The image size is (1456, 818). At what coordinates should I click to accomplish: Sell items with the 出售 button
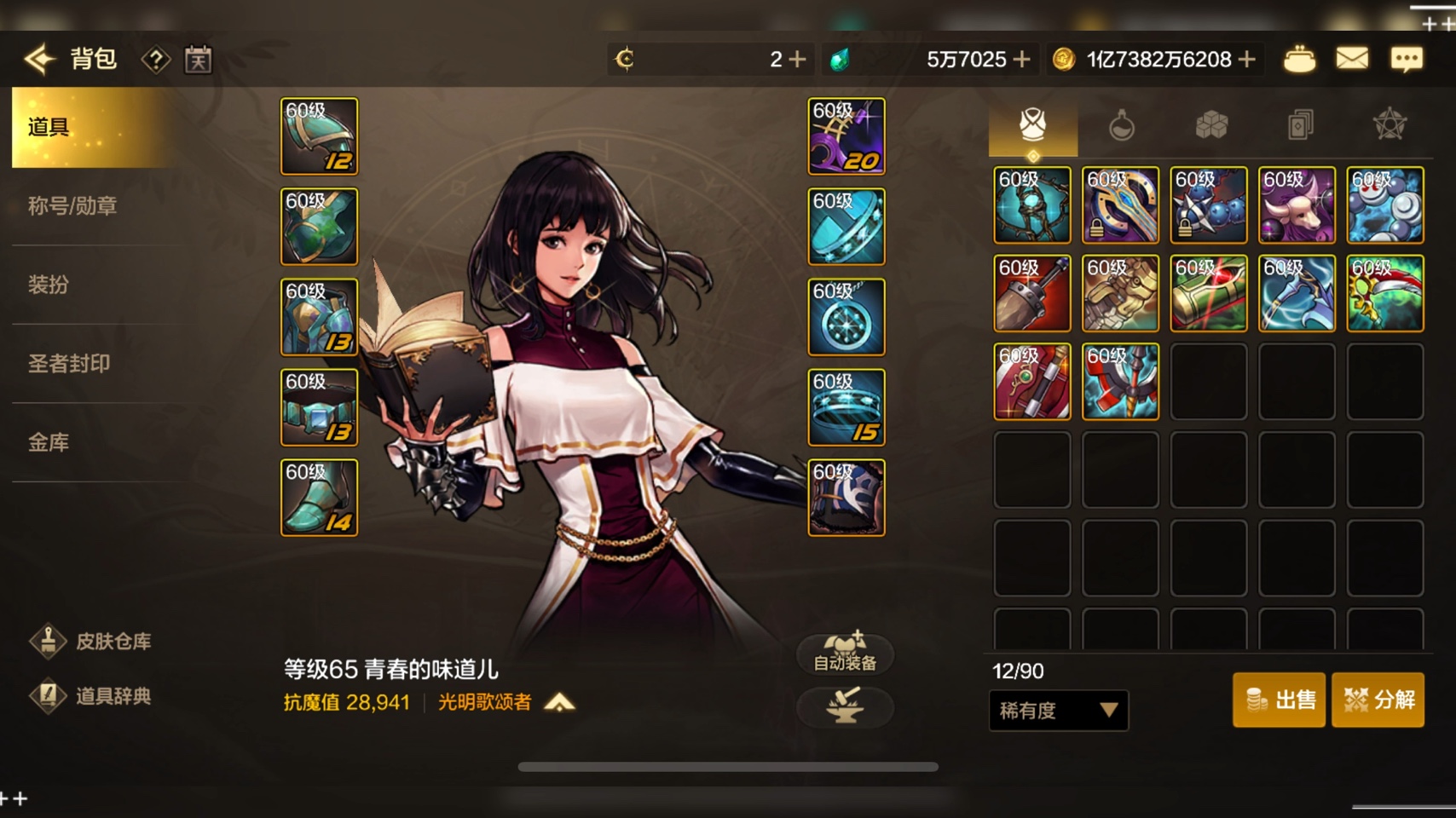pyautogui.click(x=1279, y=700)
